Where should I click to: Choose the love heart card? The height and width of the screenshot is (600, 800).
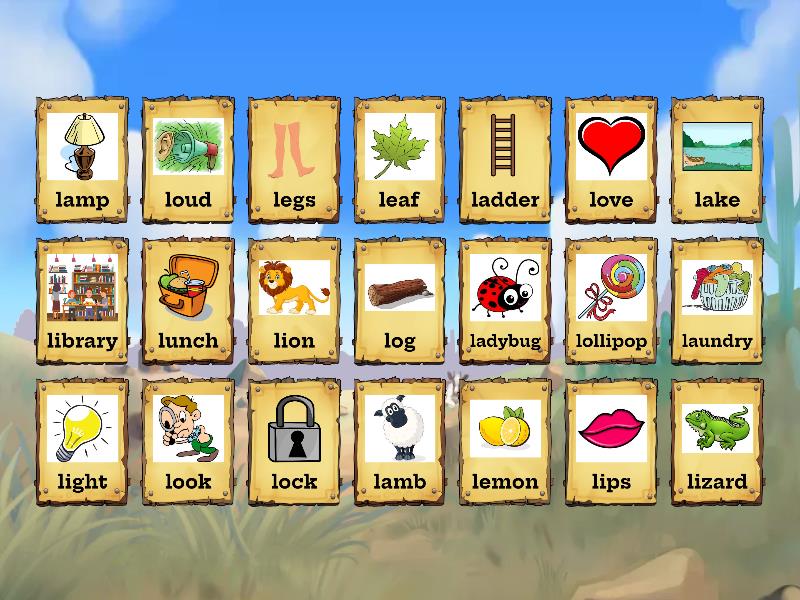coord(611,160)
